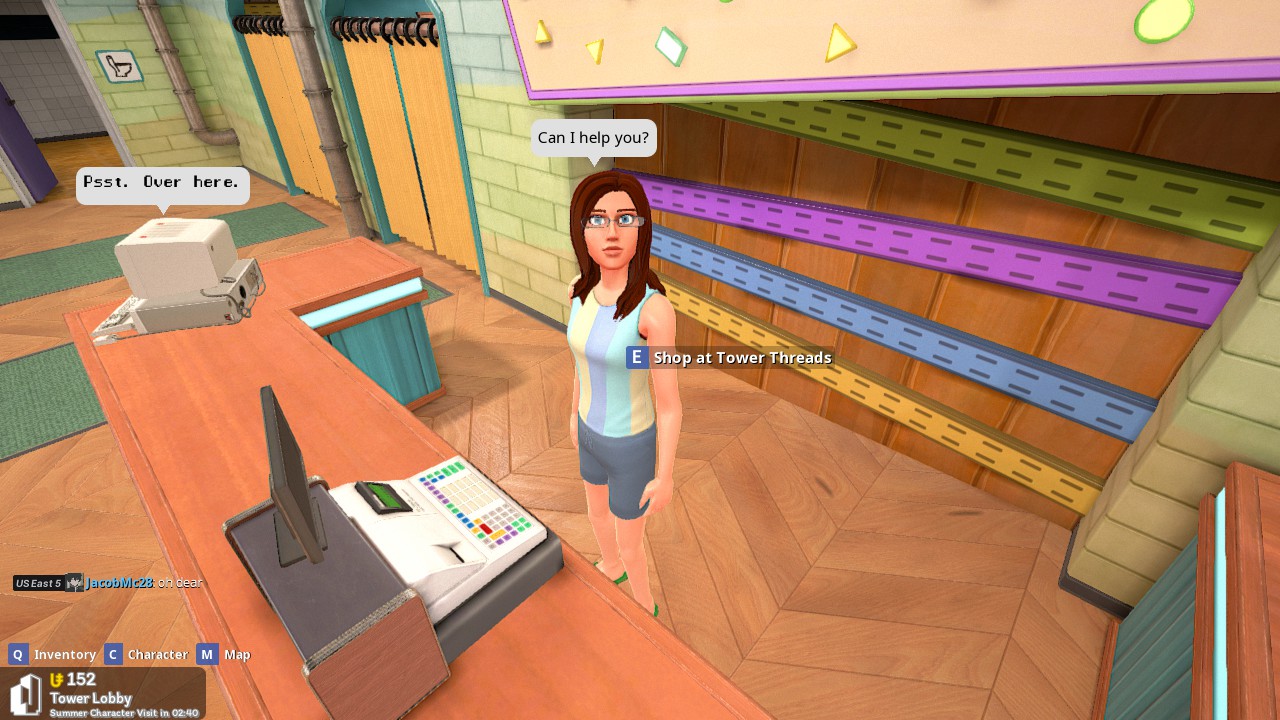Show the Map from the HUD
Viewport: 1280px width, 720px height.
(x=237, y=655)
